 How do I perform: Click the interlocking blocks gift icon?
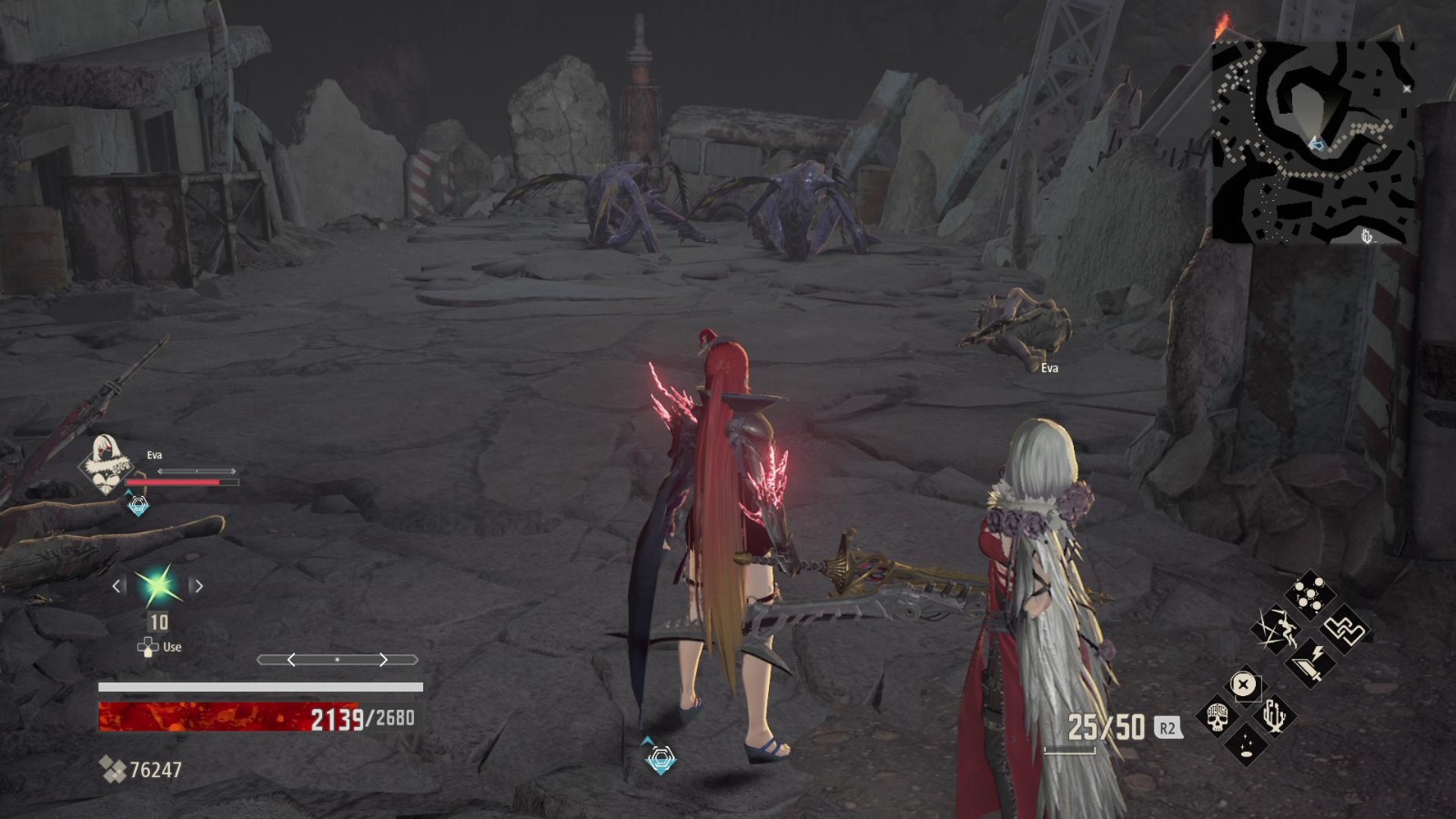(1344, 631)
